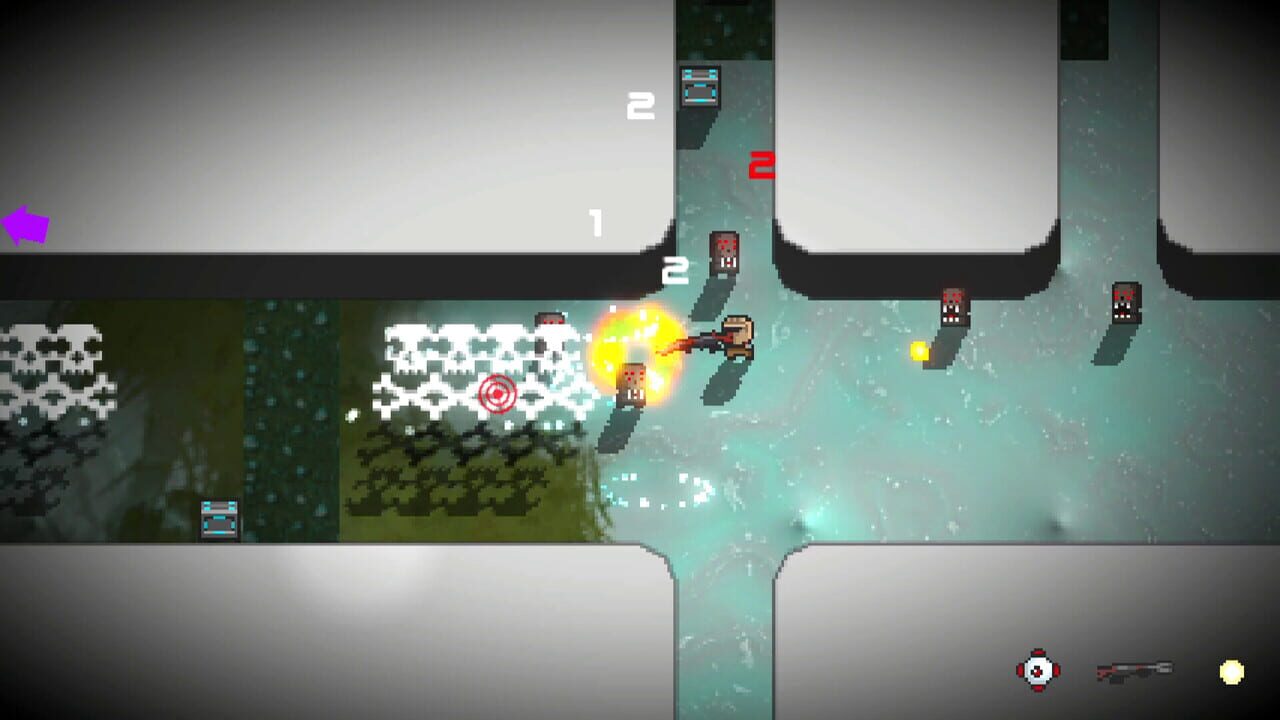Viewport: 1280px width, 720px height.
Task: Click the lower white number 2 marker
Action: [676, 266]
